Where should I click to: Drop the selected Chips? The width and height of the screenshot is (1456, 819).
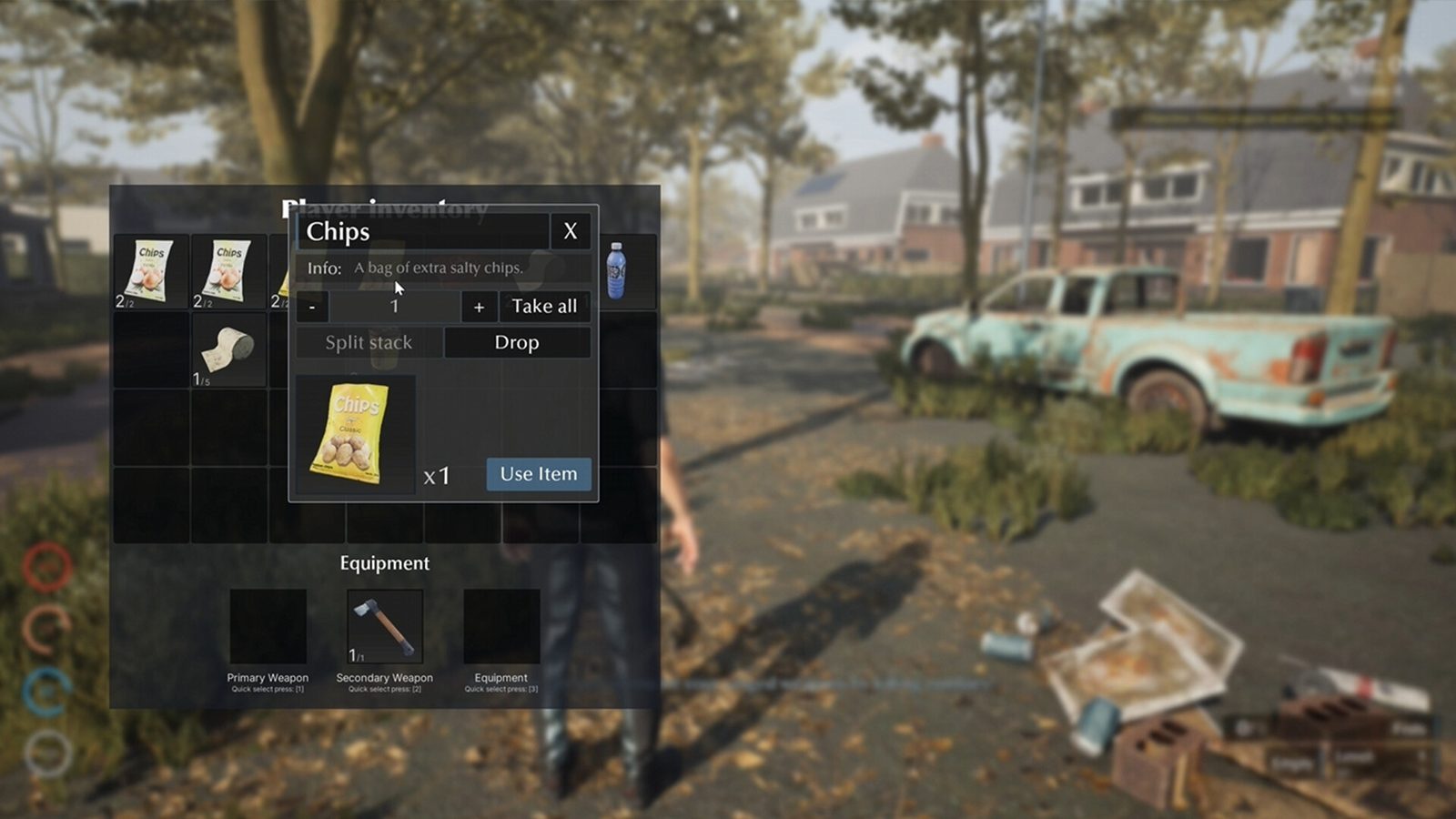coord(517,343)
